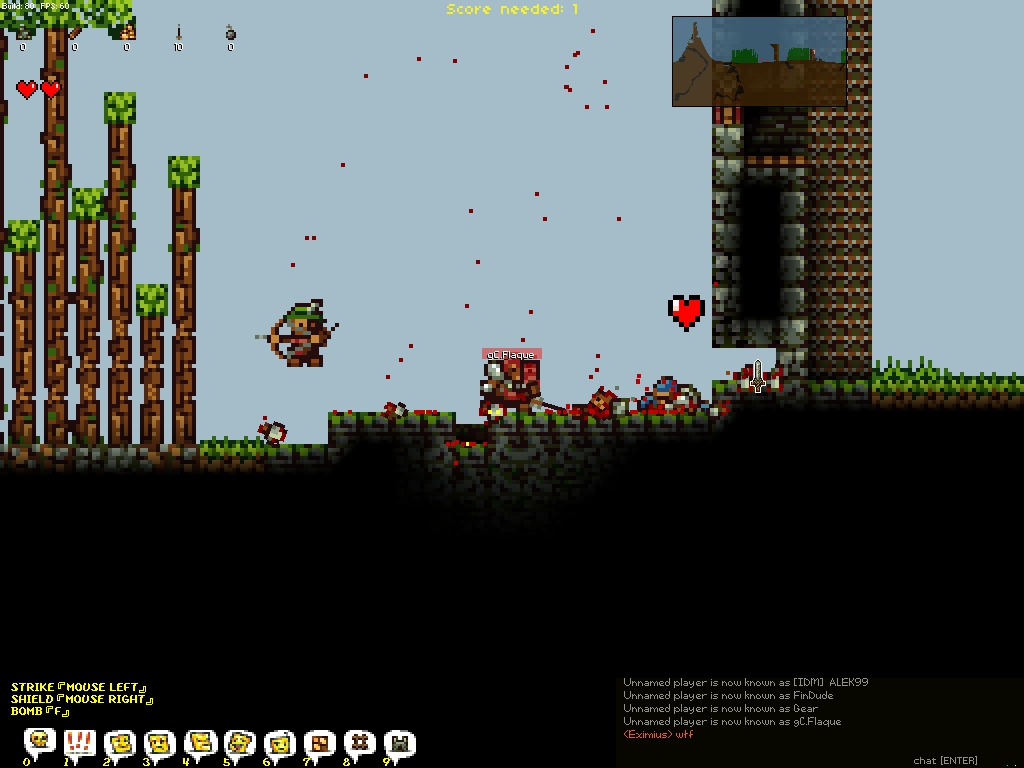This screenshot has width=1024, height=768.
Task: Select the emote bubble numbered 7
Action: point(320,742)
